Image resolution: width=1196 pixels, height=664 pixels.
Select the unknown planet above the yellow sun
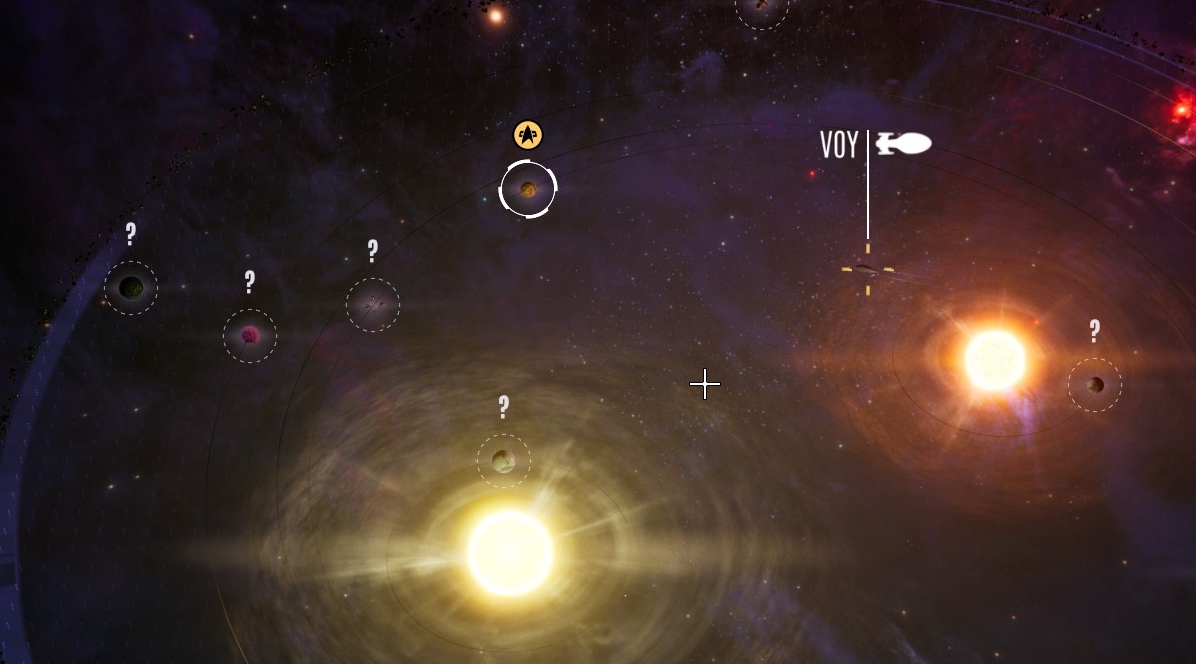click(x=504, y=461)
